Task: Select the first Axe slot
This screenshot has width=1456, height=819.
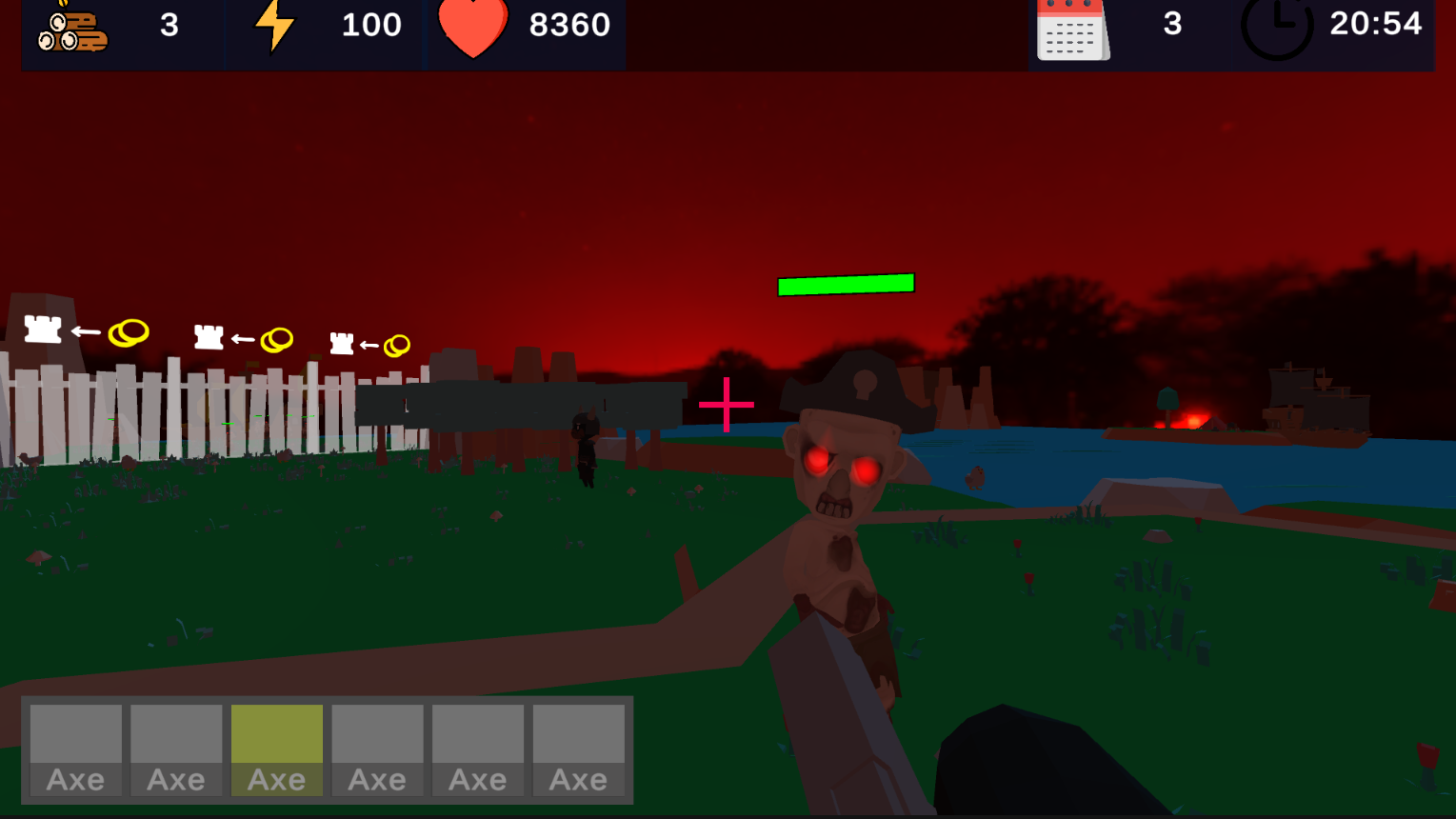Action: coord(75,749)
